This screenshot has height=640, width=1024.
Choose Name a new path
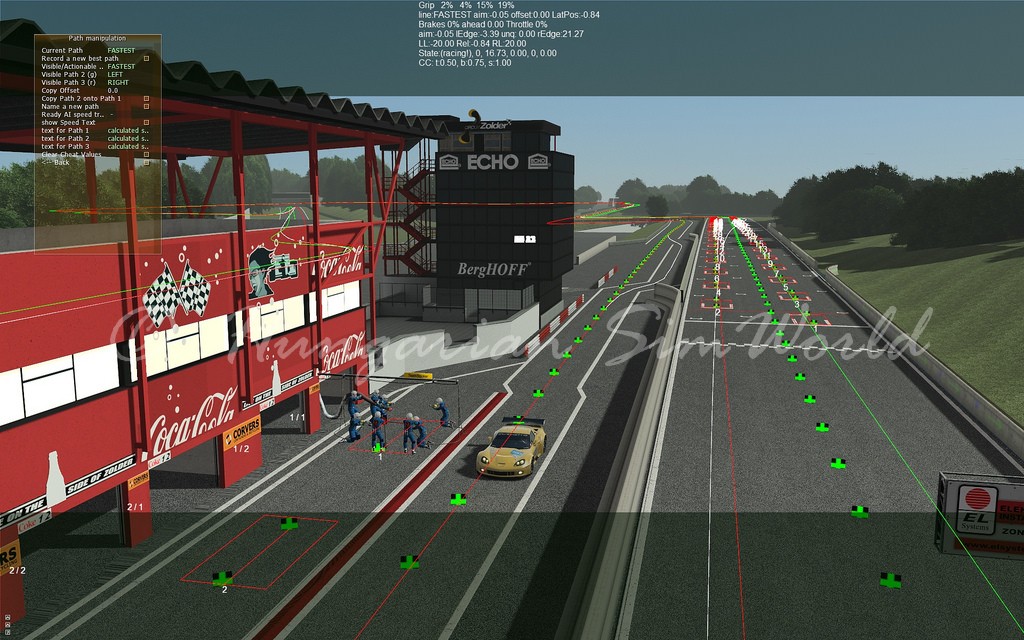147,106
